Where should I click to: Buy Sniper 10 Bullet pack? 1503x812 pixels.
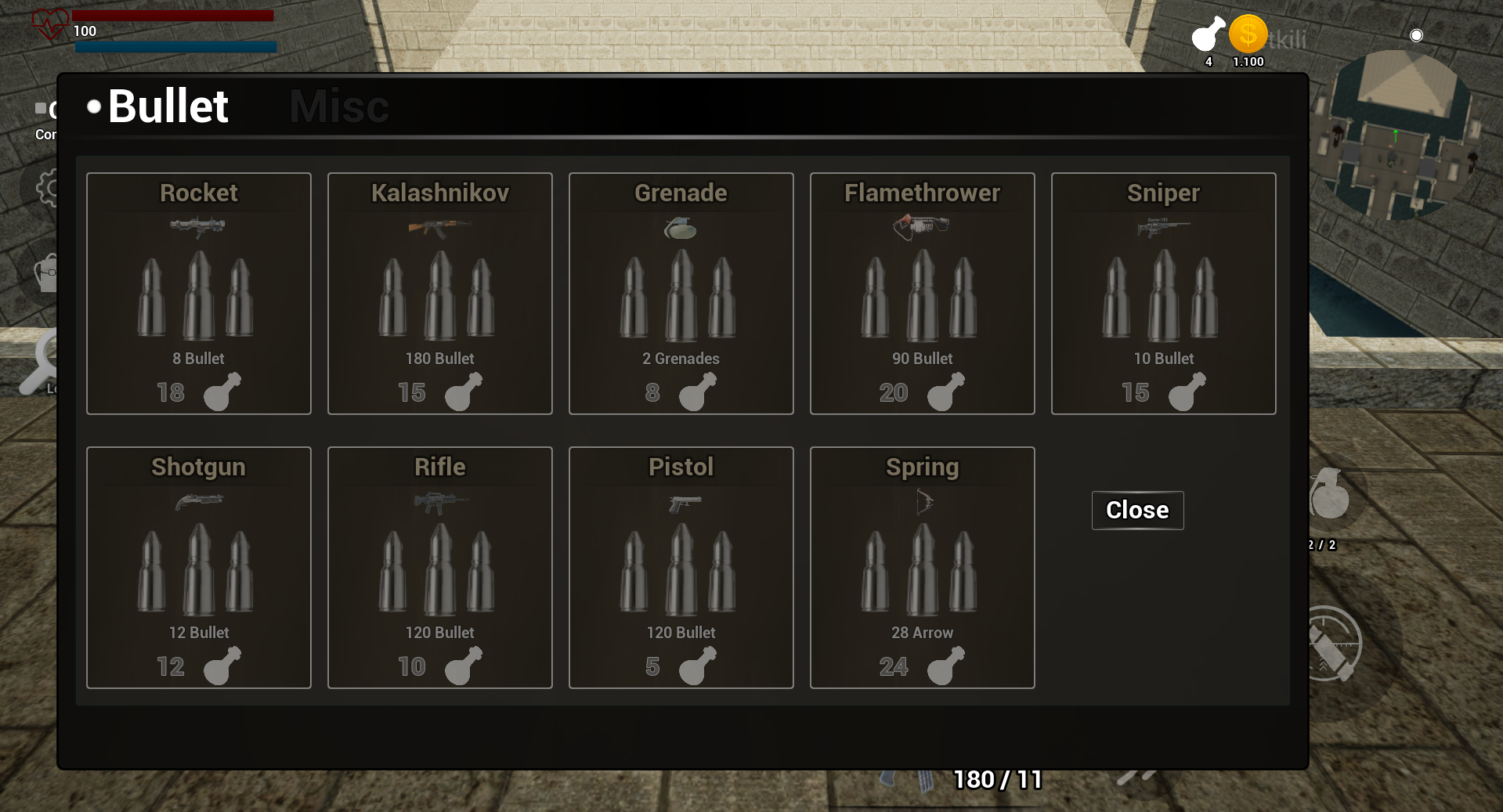[1164, 294]
